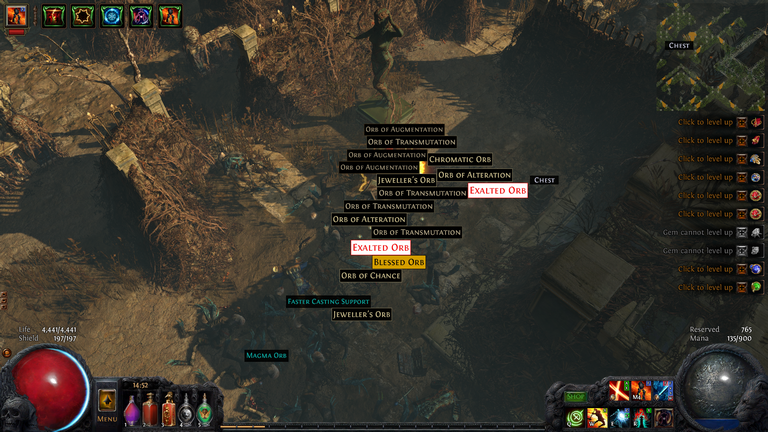768x432 pixels.
Task: Use the purple flask in slot 1
Action: [132, 410]
